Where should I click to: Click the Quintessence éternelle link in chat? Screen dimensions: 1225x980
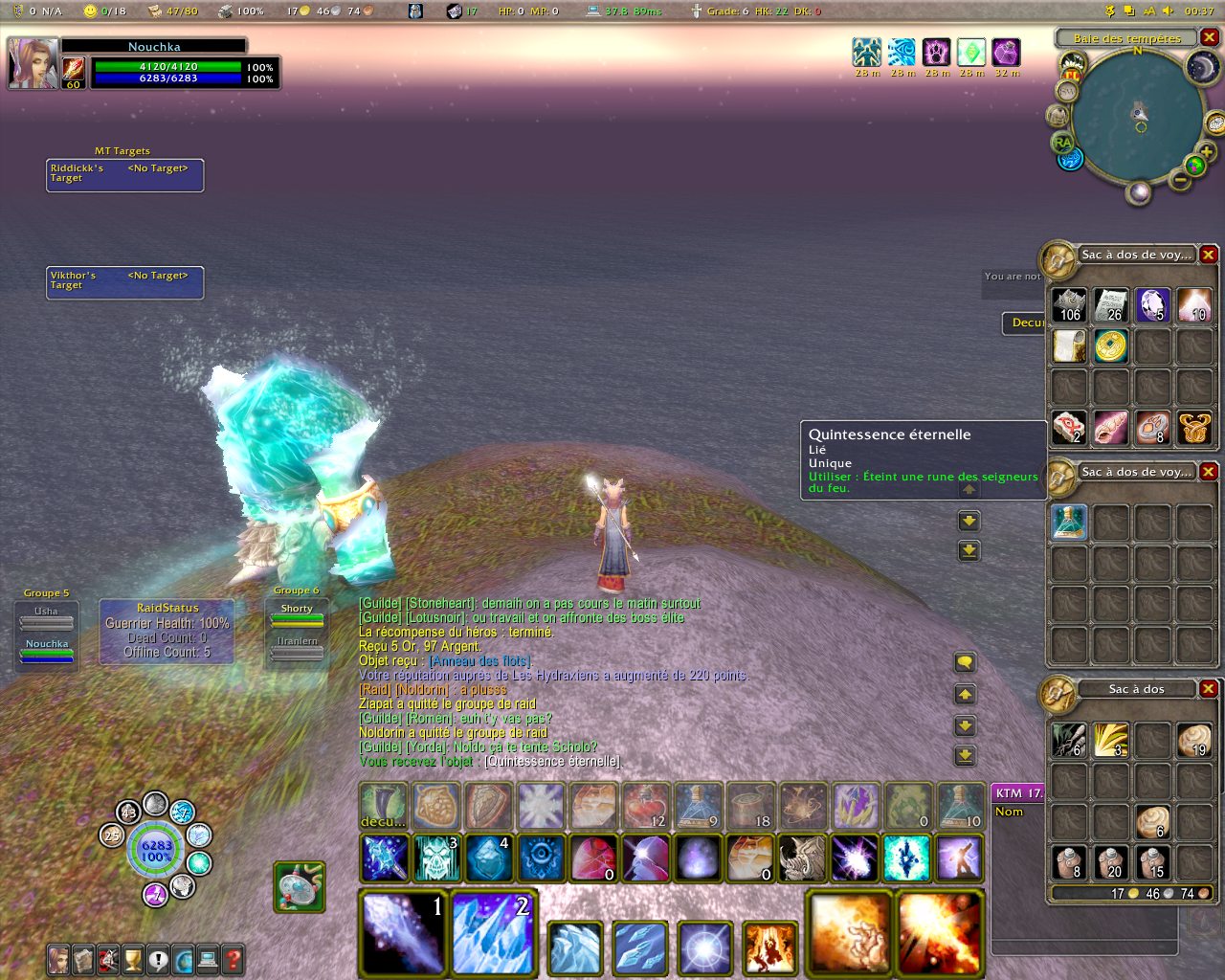pos(552,762)
